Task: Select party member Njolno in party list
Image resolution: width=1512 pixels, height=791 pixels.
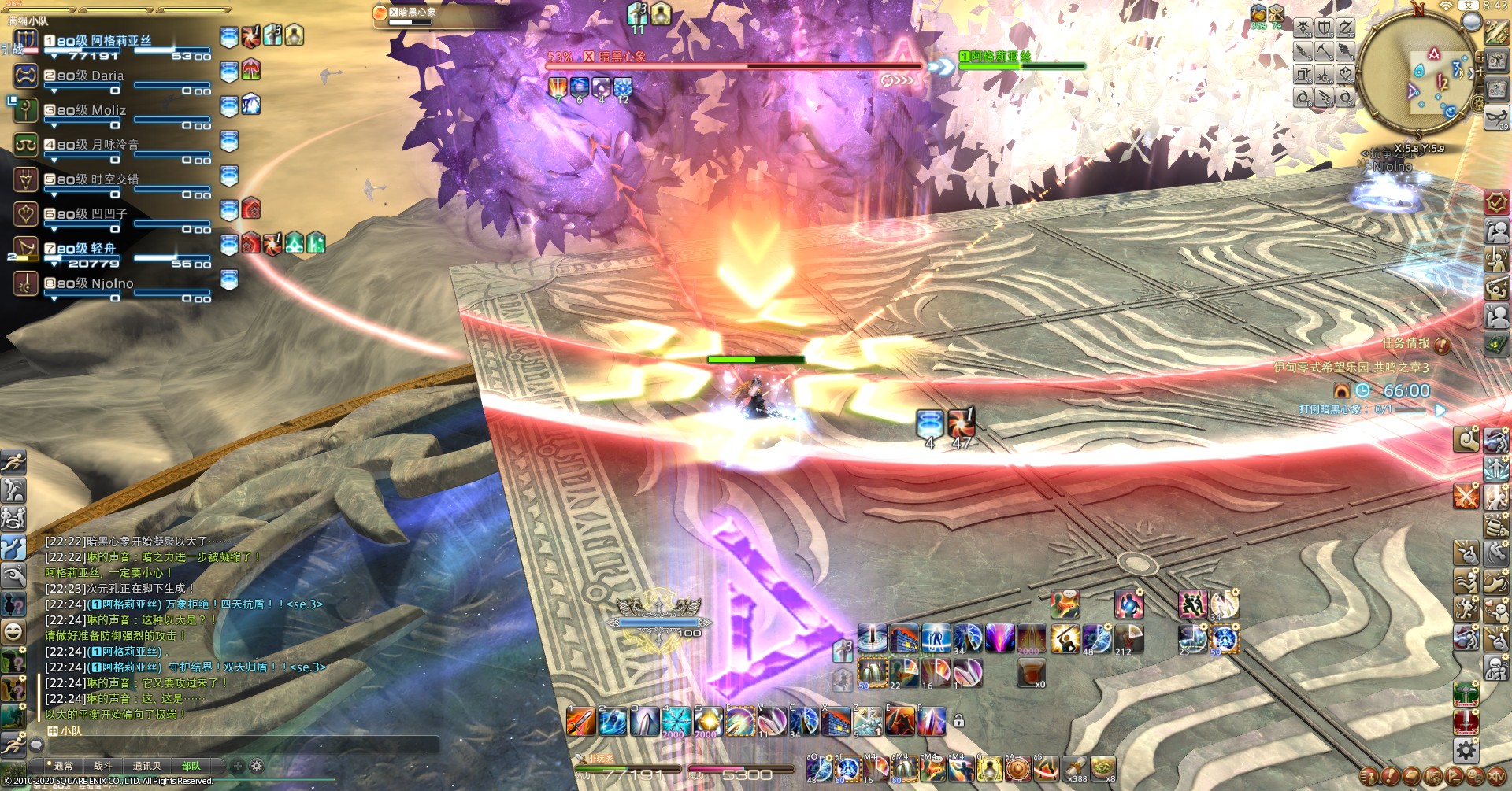Action: point(94,283)
